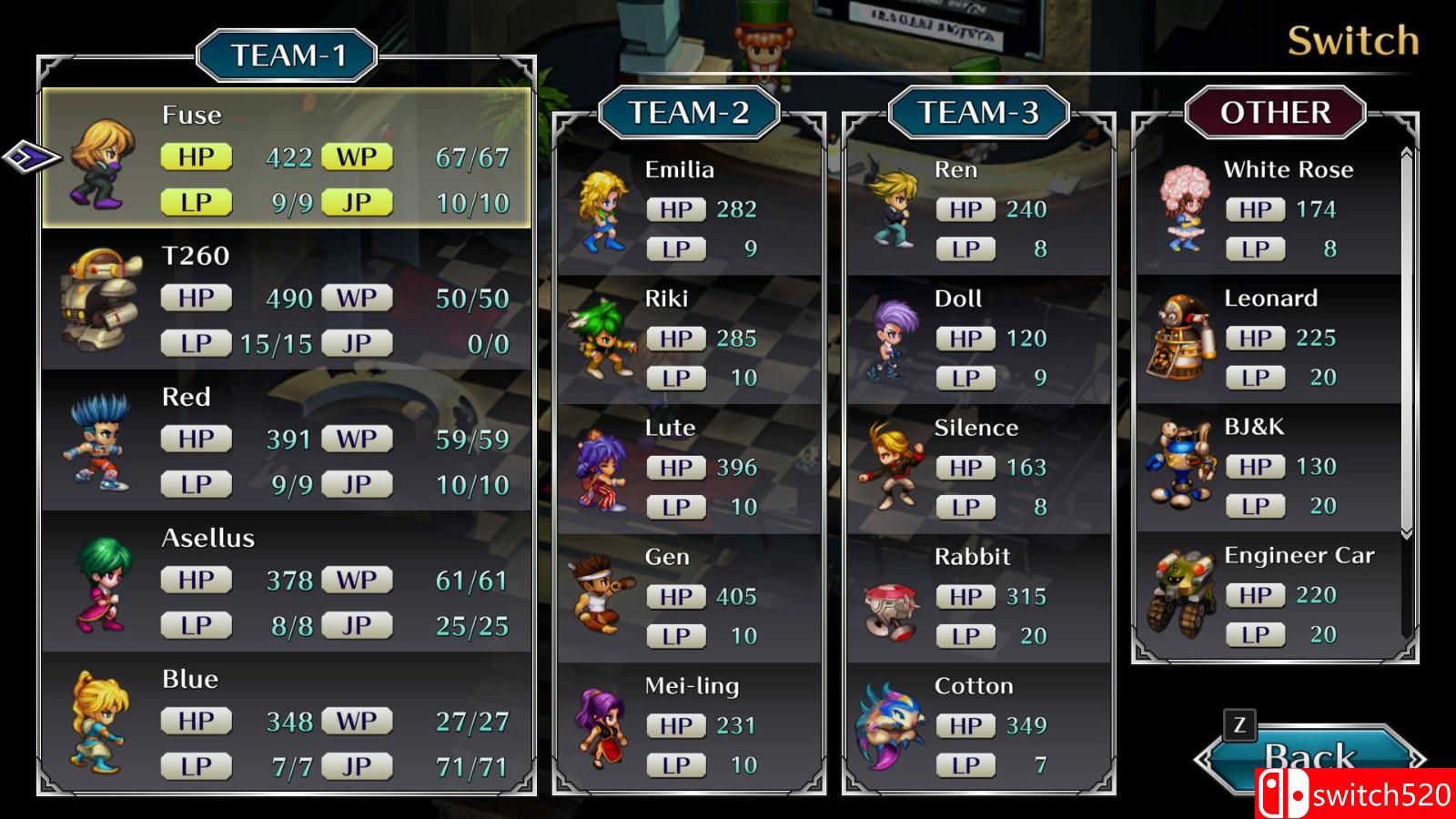Choose Mei-ling from Team-2
The width and height of the screenshot is (1456, 819).
pyautogui.click(x=689, y=727)
